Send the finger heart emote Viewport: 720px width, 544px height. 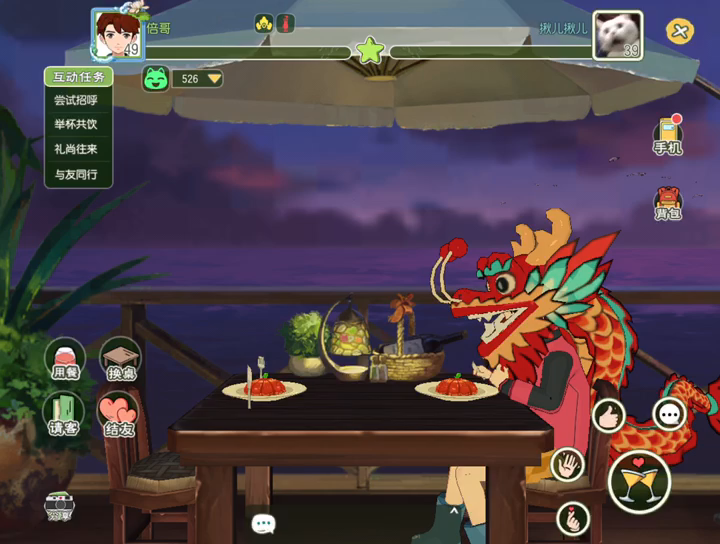tap(573, 518)
